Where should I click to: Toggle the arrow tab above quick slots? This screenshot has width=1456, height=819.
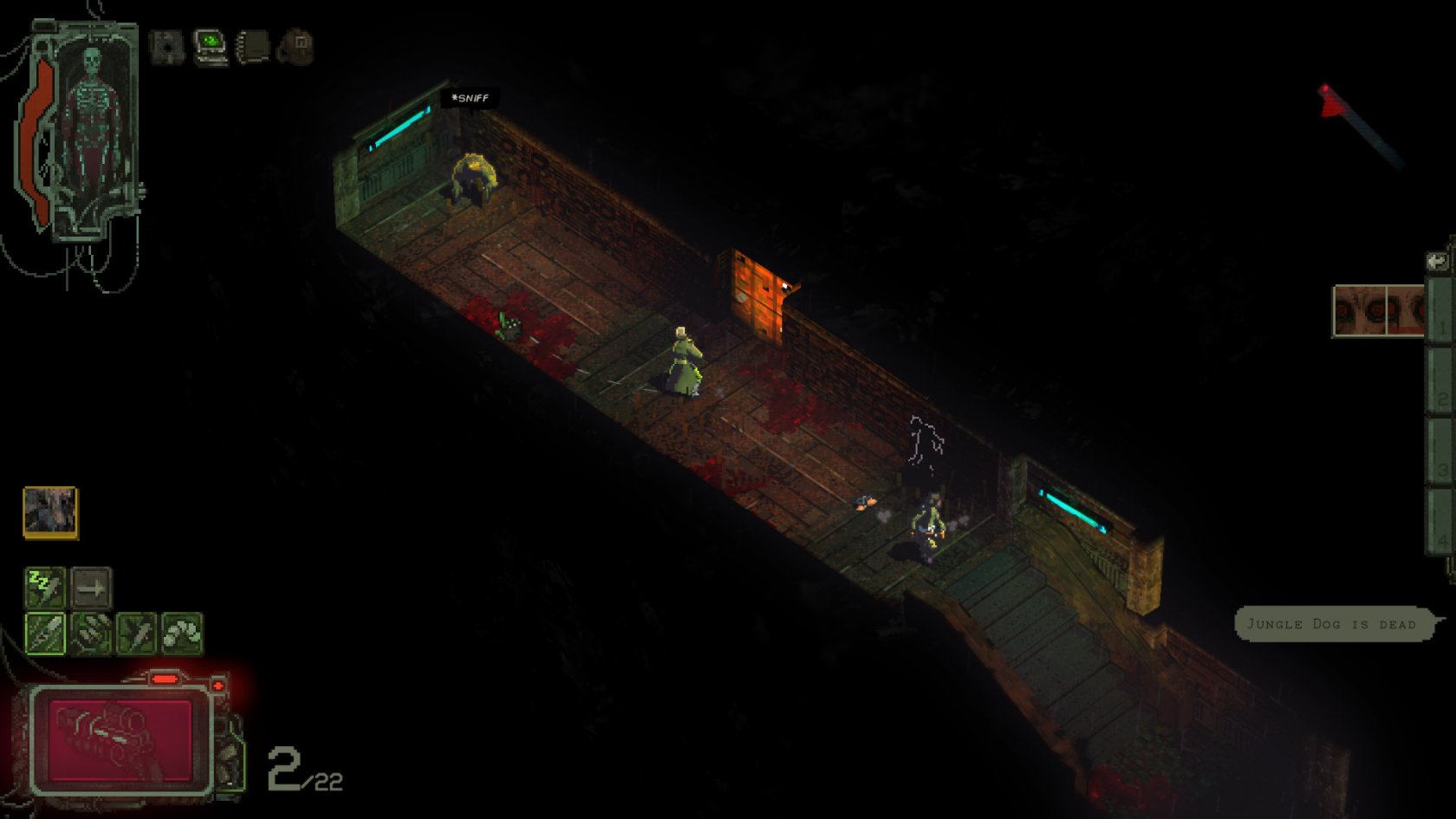pyautogui.click(x=1437, y=261)
